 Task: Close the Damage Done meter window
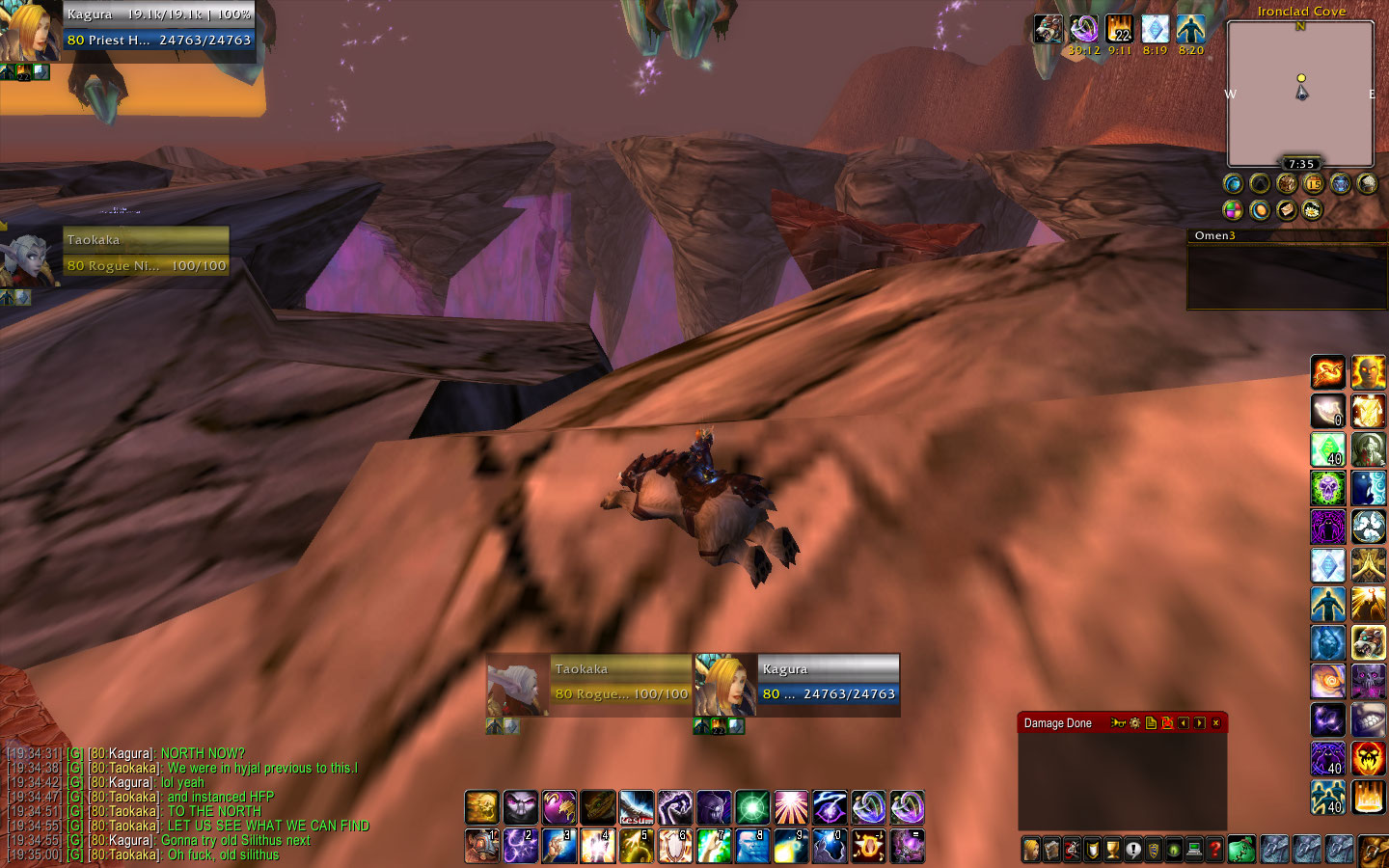(x=1215, y=723)
